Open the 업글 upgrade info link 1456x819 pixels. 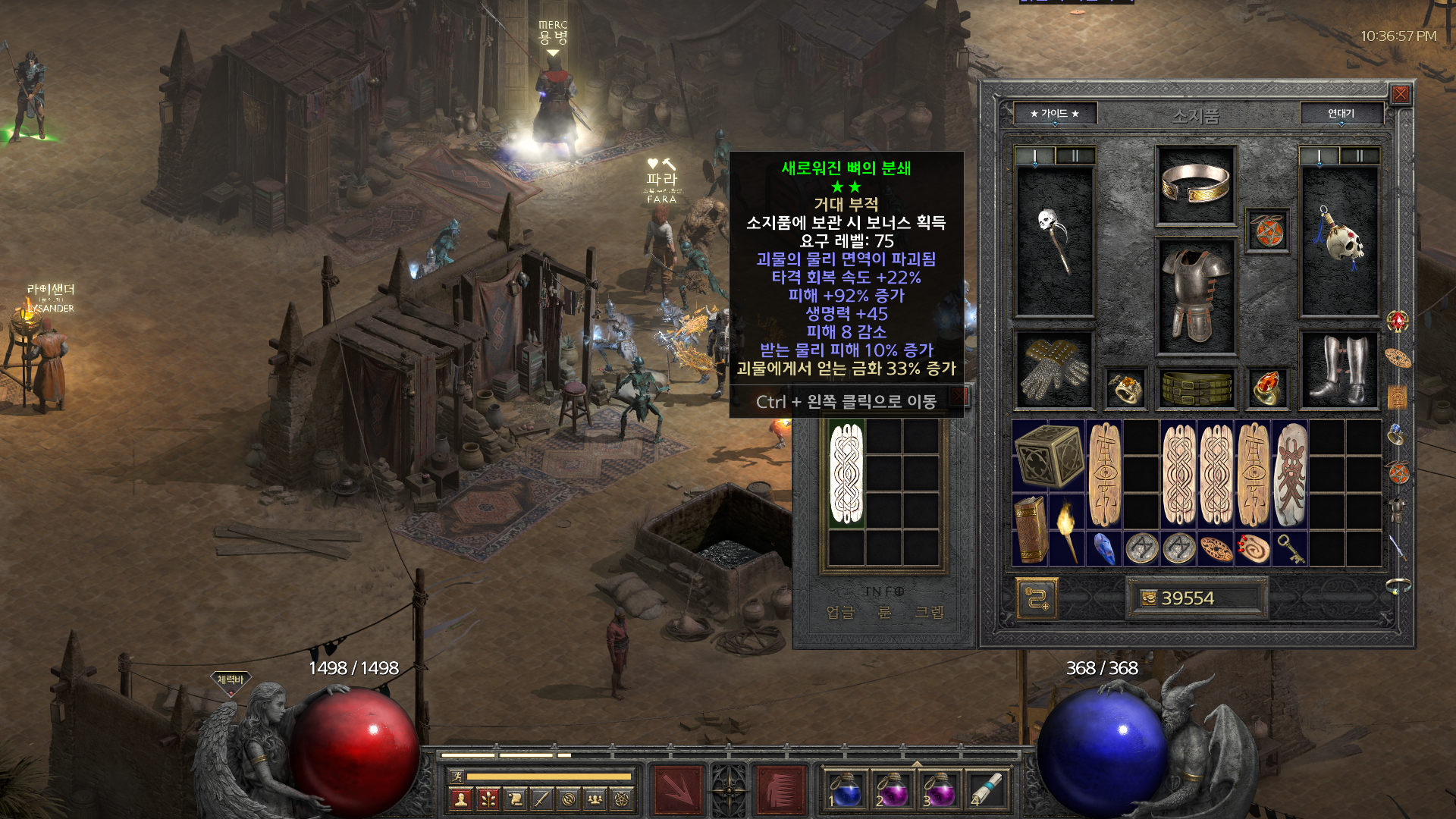tap(839, 612)
